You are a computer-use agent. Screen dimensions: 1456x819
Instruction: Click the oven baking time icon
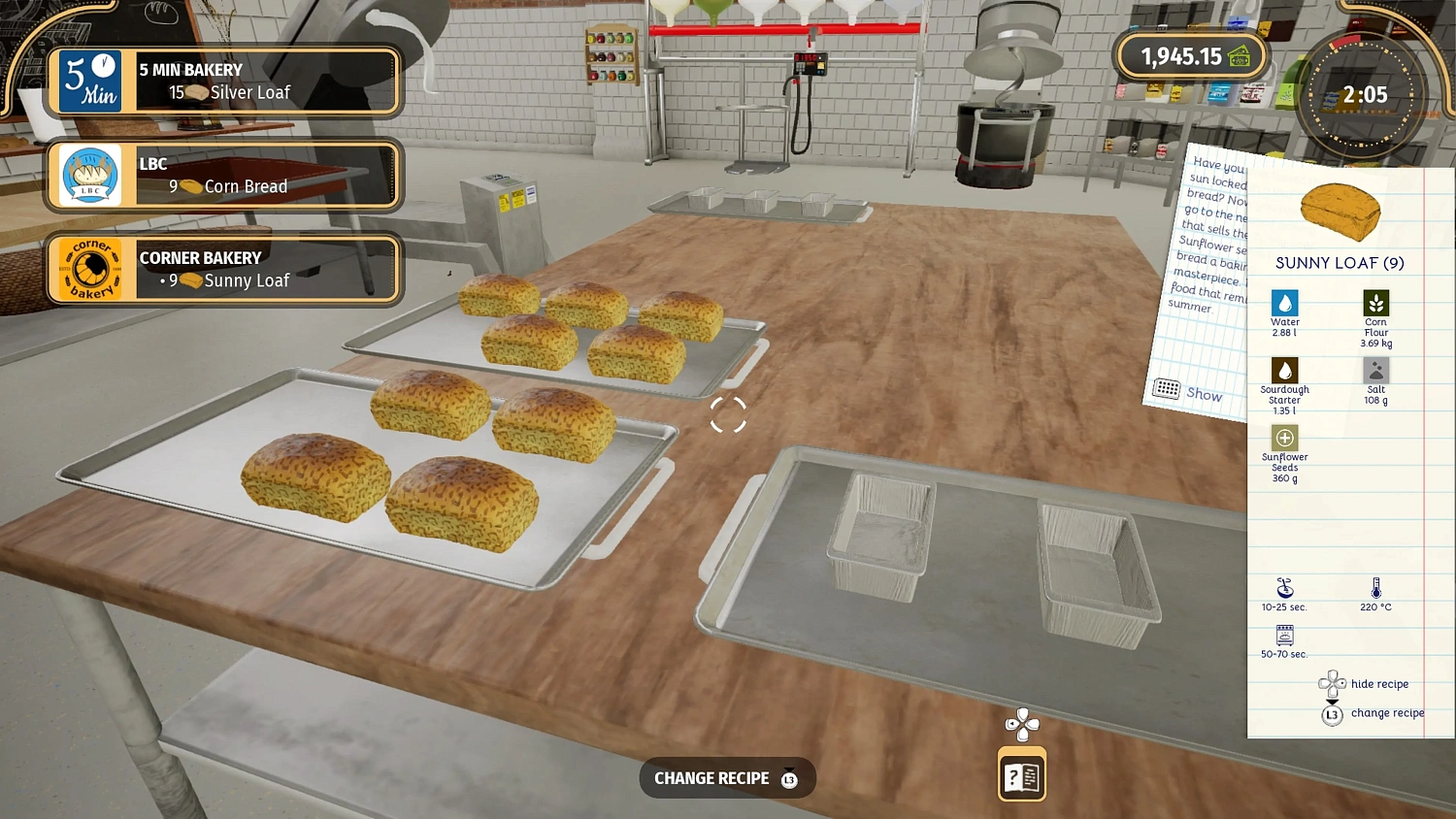(1284, 638)
